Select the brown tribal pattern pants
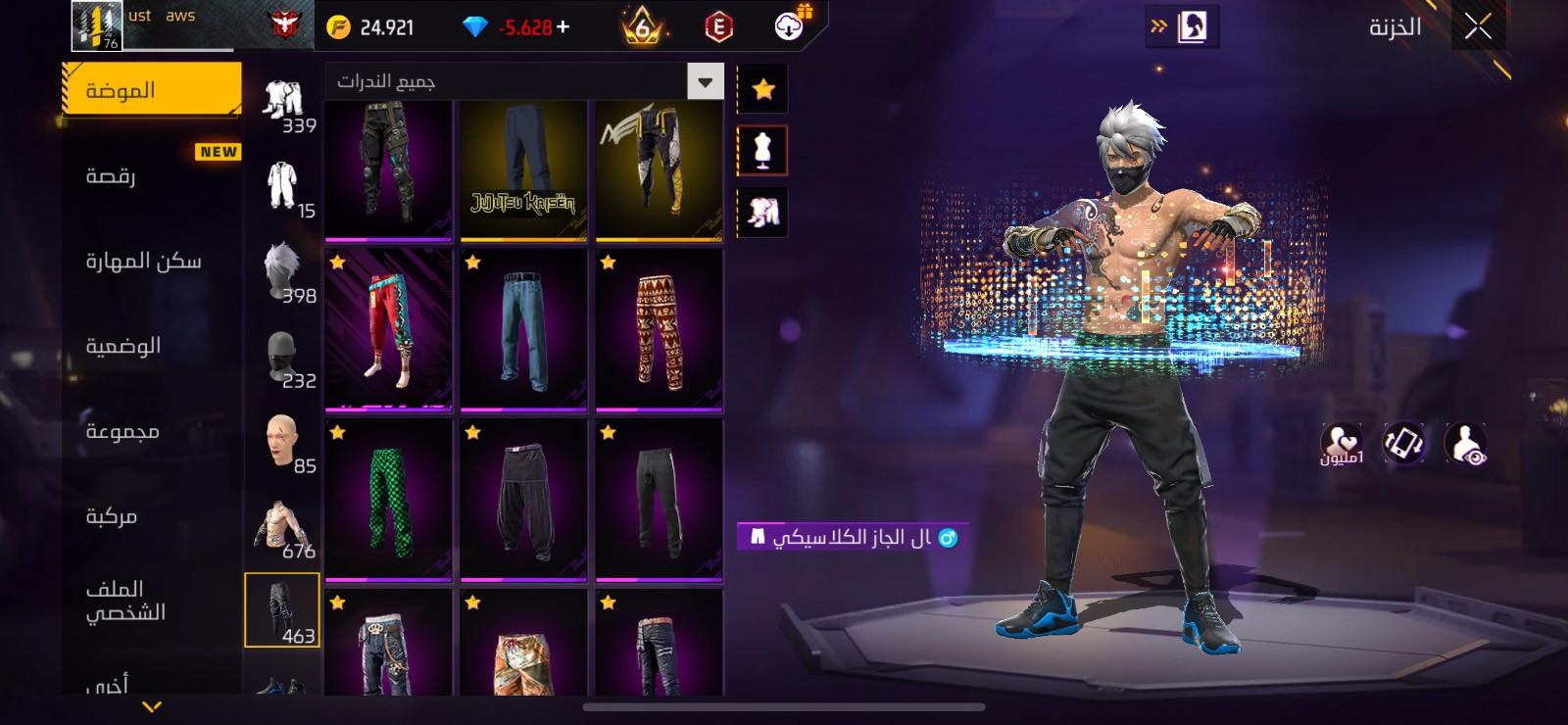This screenshot has height=725, width=1568. pyautogui.click(x=659, y=329)
